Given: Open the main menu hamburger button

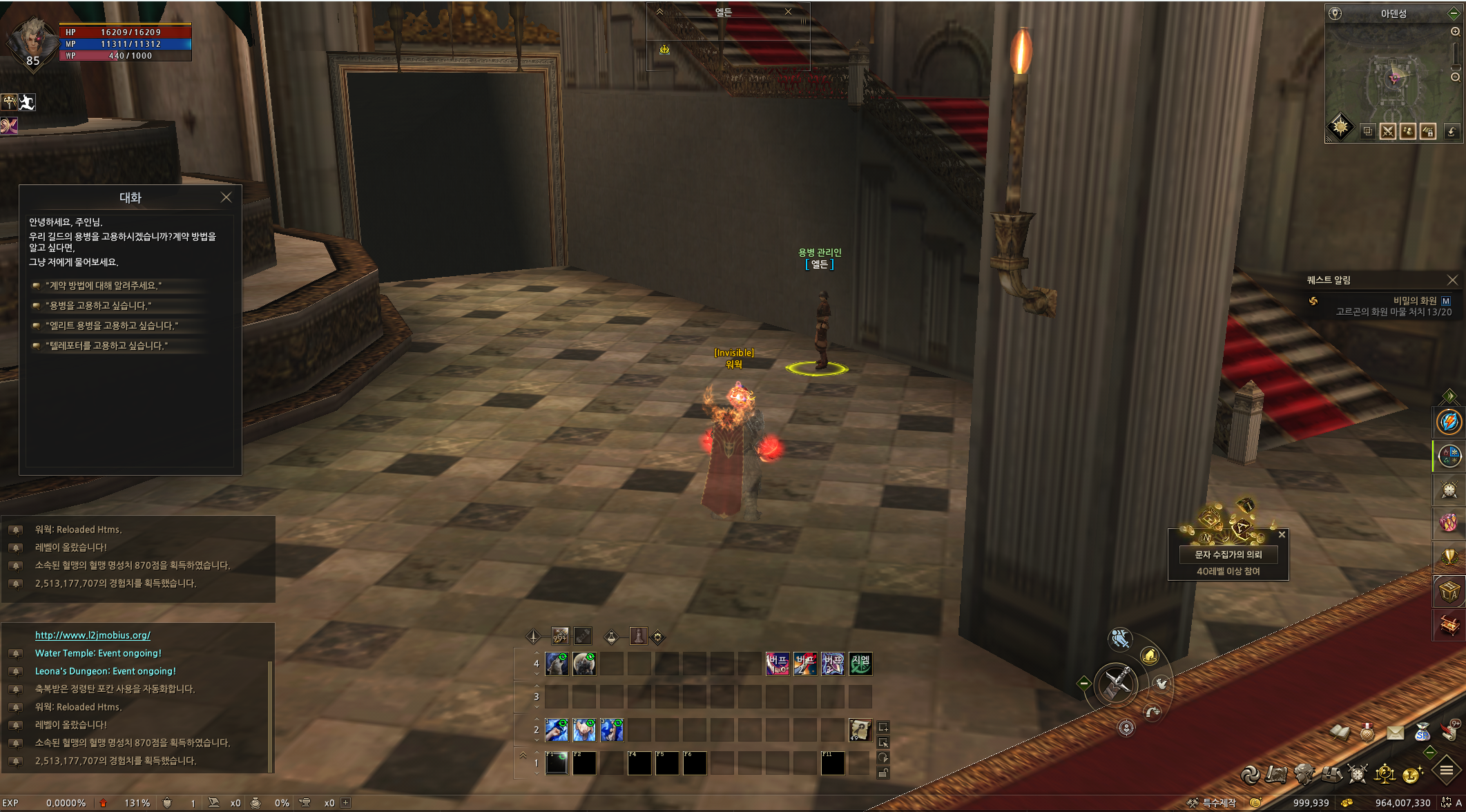Looking at the screenshot, I should click(x=1446, y=771).
